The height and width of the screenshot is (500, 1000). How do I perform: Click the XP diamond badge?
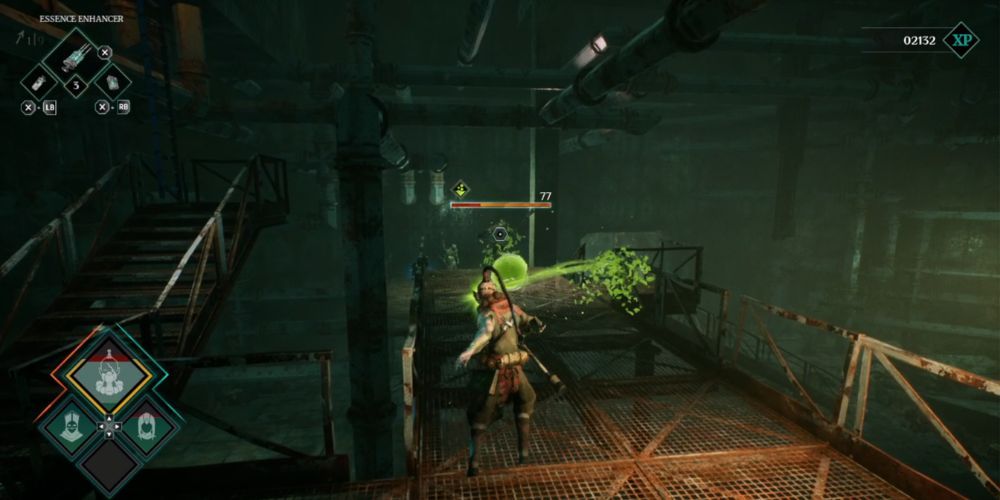click(x=961, y=40)
